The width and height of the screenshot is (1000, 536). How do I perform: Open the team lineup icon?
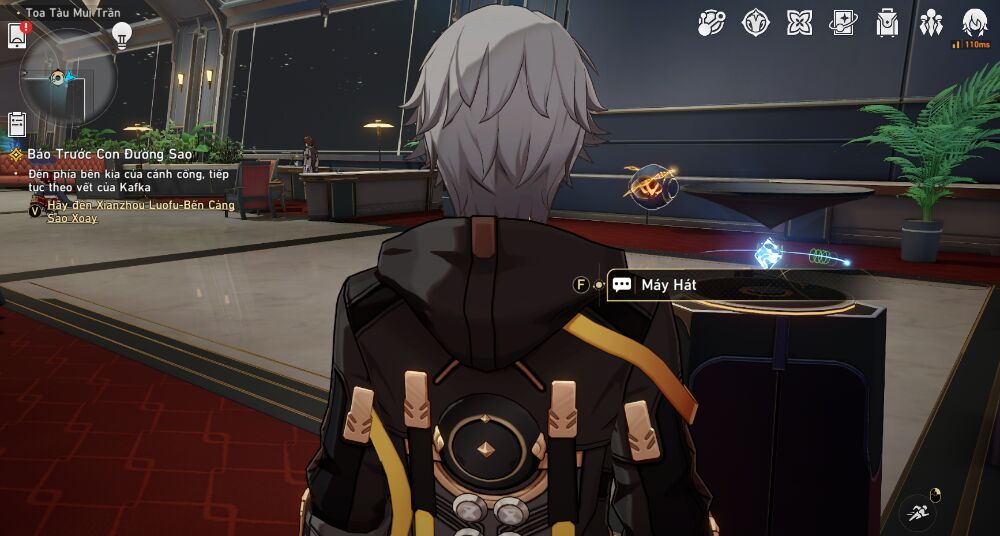pos(931,22)
